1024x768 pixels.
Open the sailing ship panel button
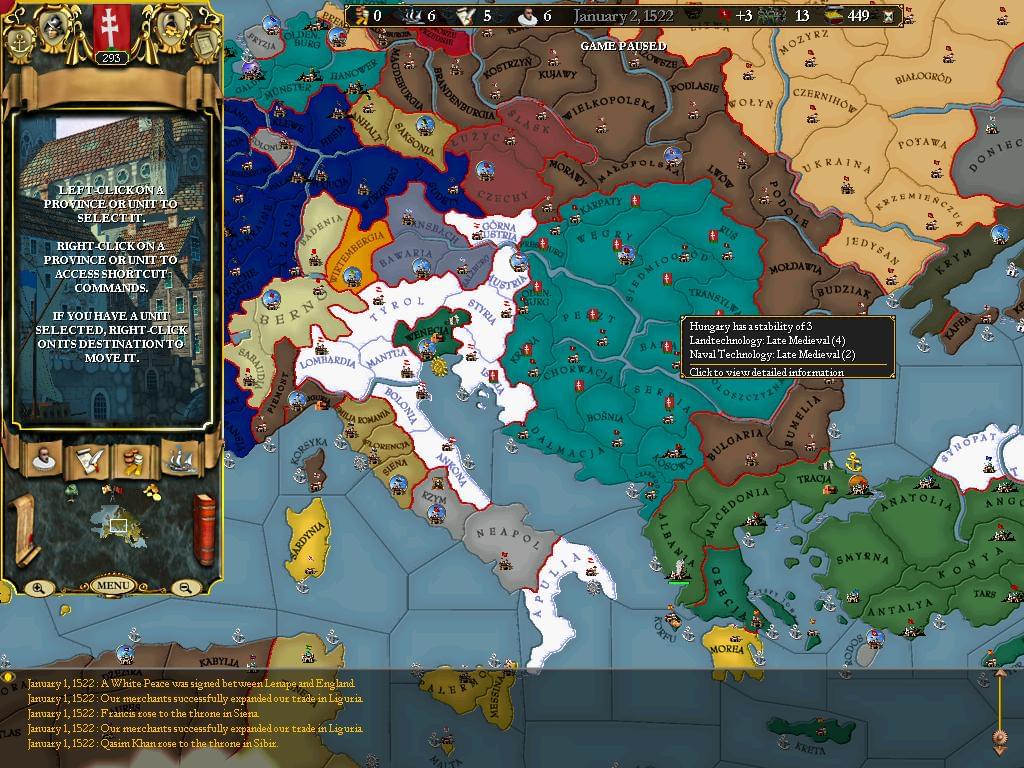click(x=180, y=459)
